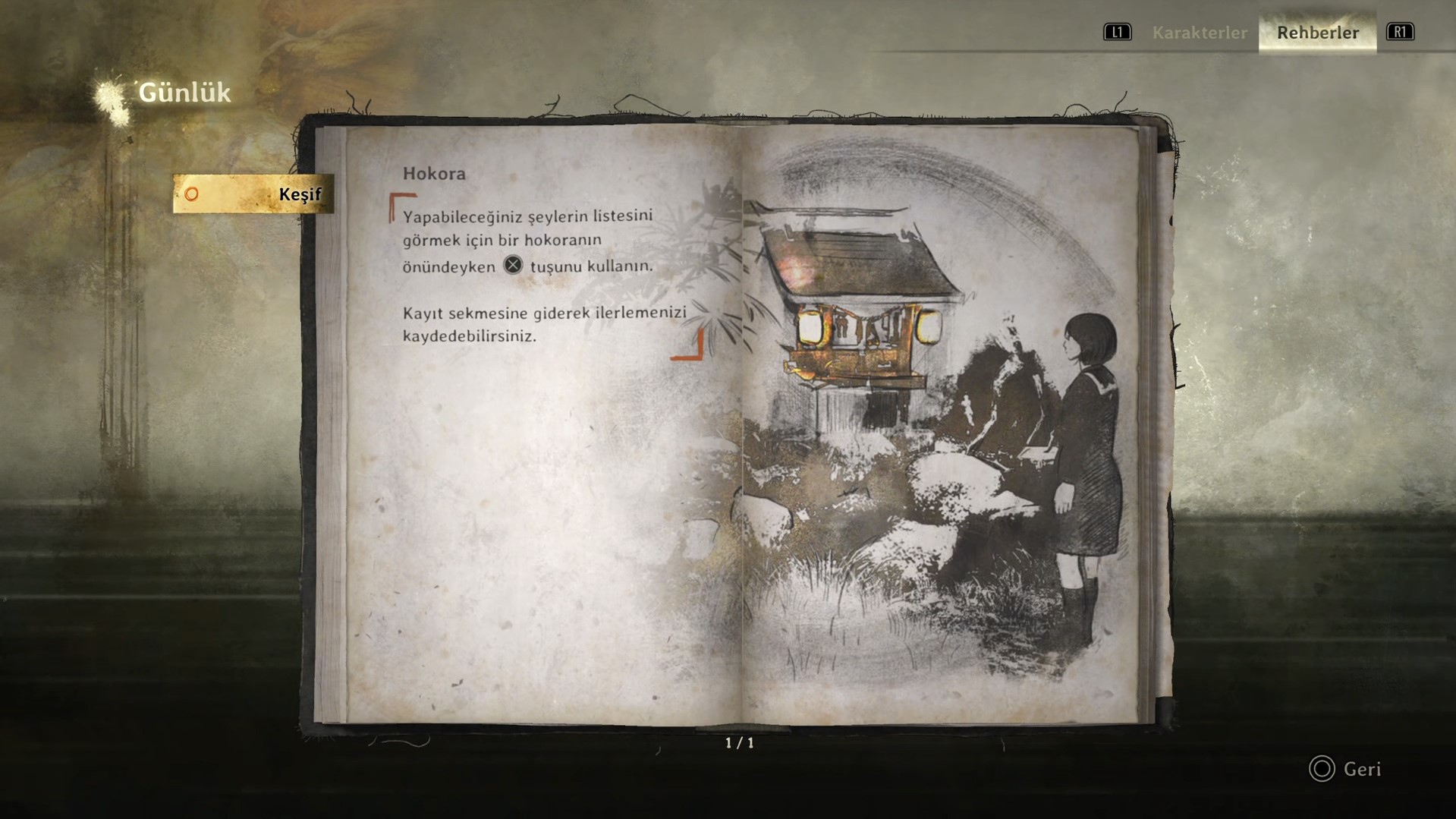The image size is (1456, 819).
Task: Select the Rehberler tab
Action: [x=1317, y=33]
